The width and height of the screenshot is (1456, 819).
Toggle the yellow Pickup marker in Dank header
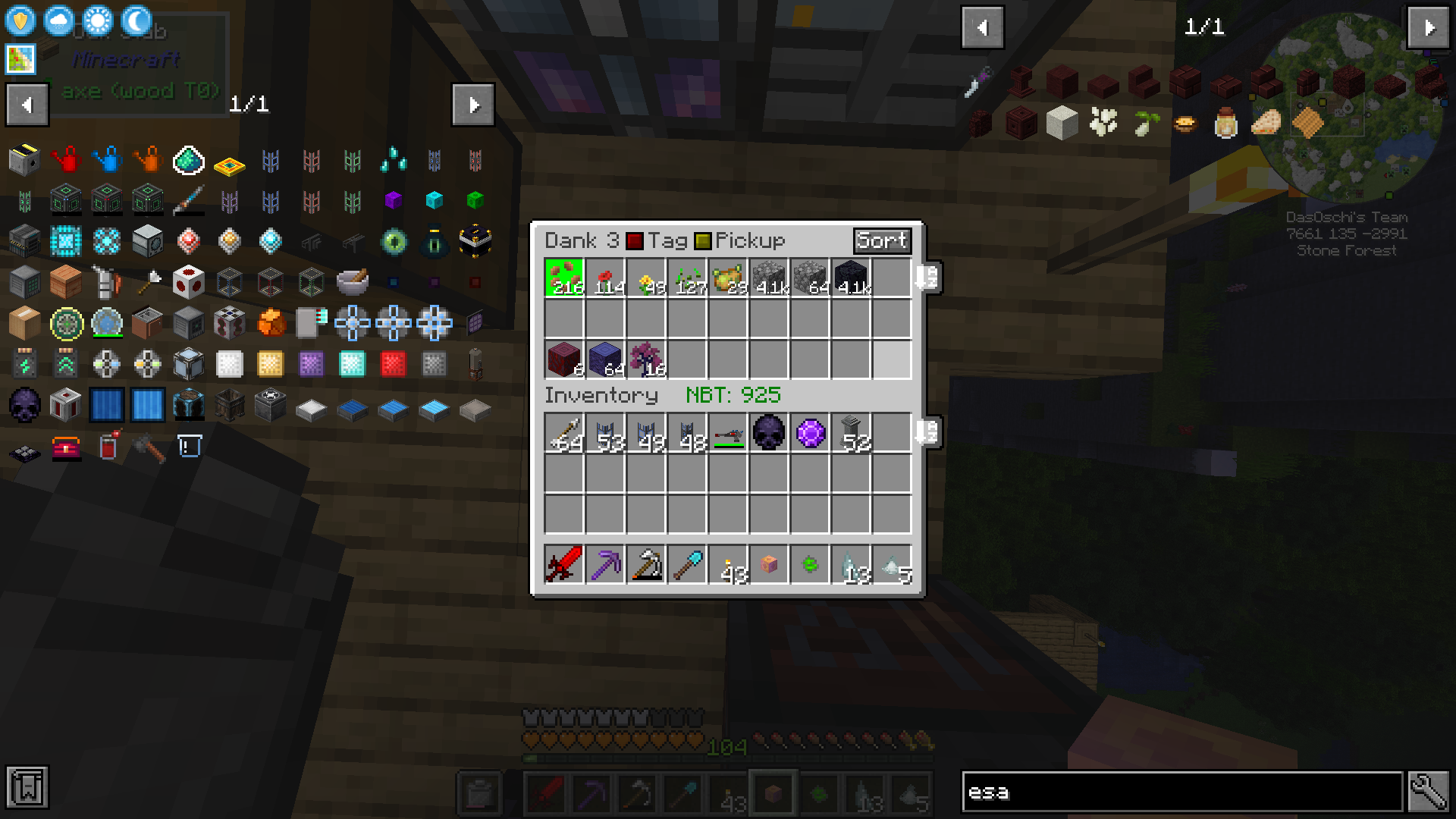pos(704,241)
